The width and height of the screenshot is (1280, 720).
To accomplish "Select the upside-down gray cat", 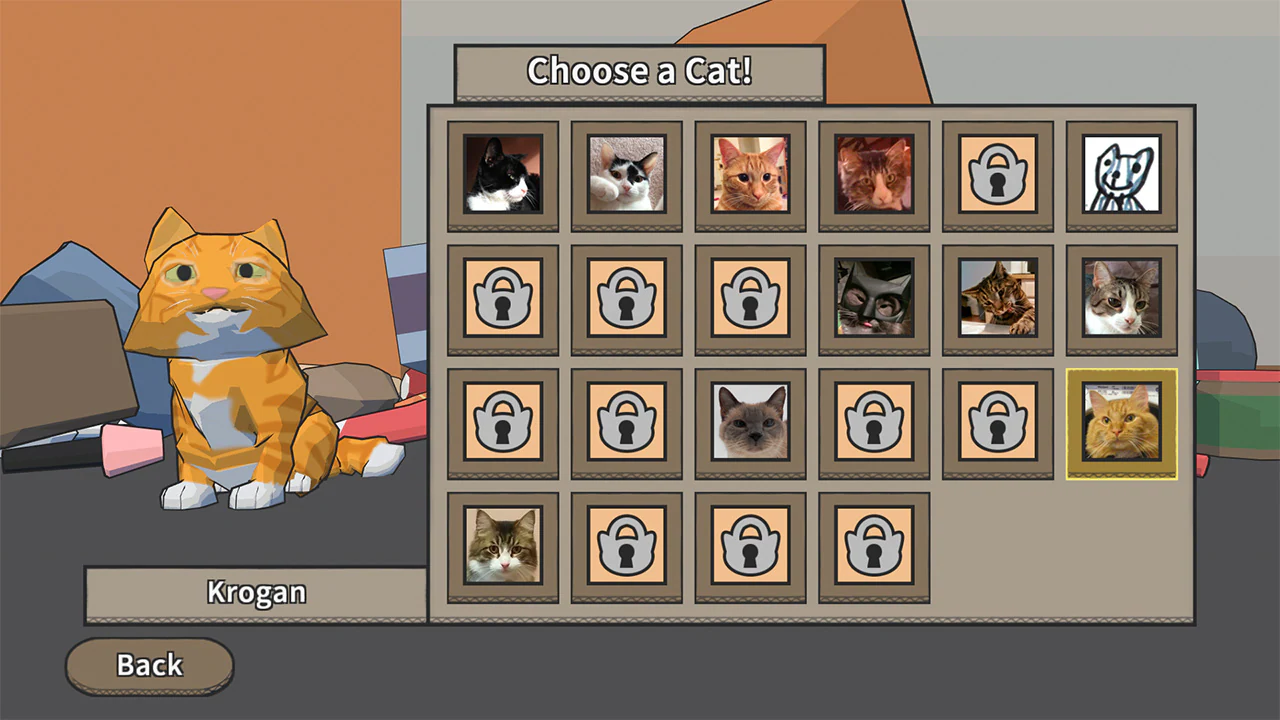I will [x=874, y=299].
